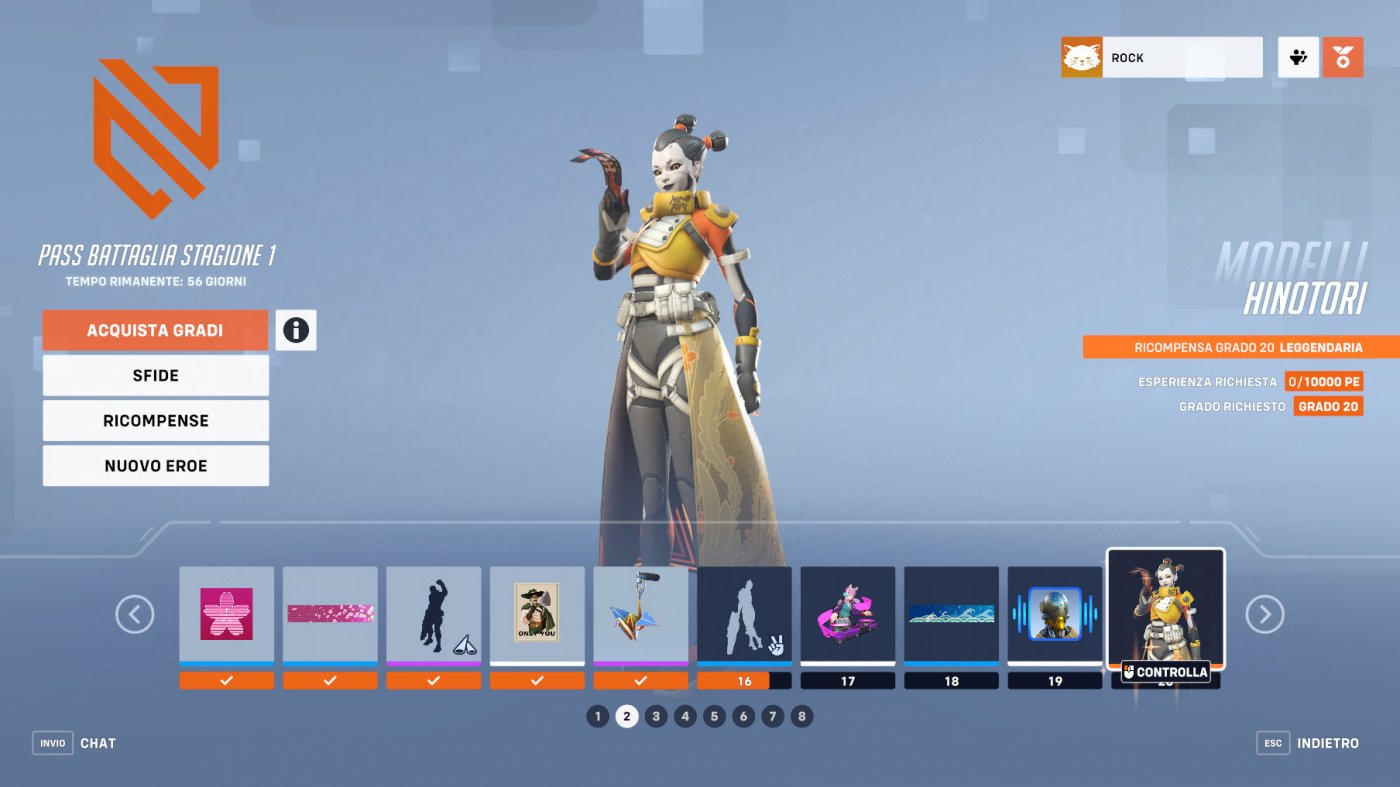Select the tier 16 victory pose reward
Image resolution: width=1400 pixels, height=787 pixels.
point(744,612)
